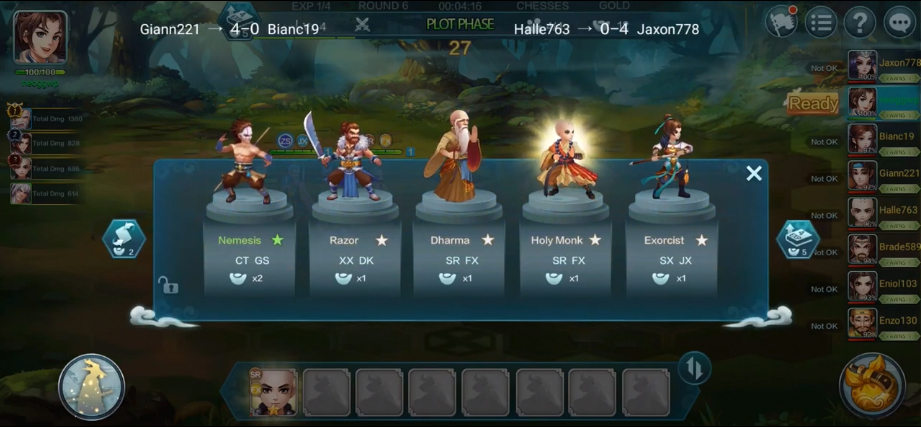Refresh the shop with the left hexagon button
Screen dimensions: 921x427
click(x=124, y=240)
